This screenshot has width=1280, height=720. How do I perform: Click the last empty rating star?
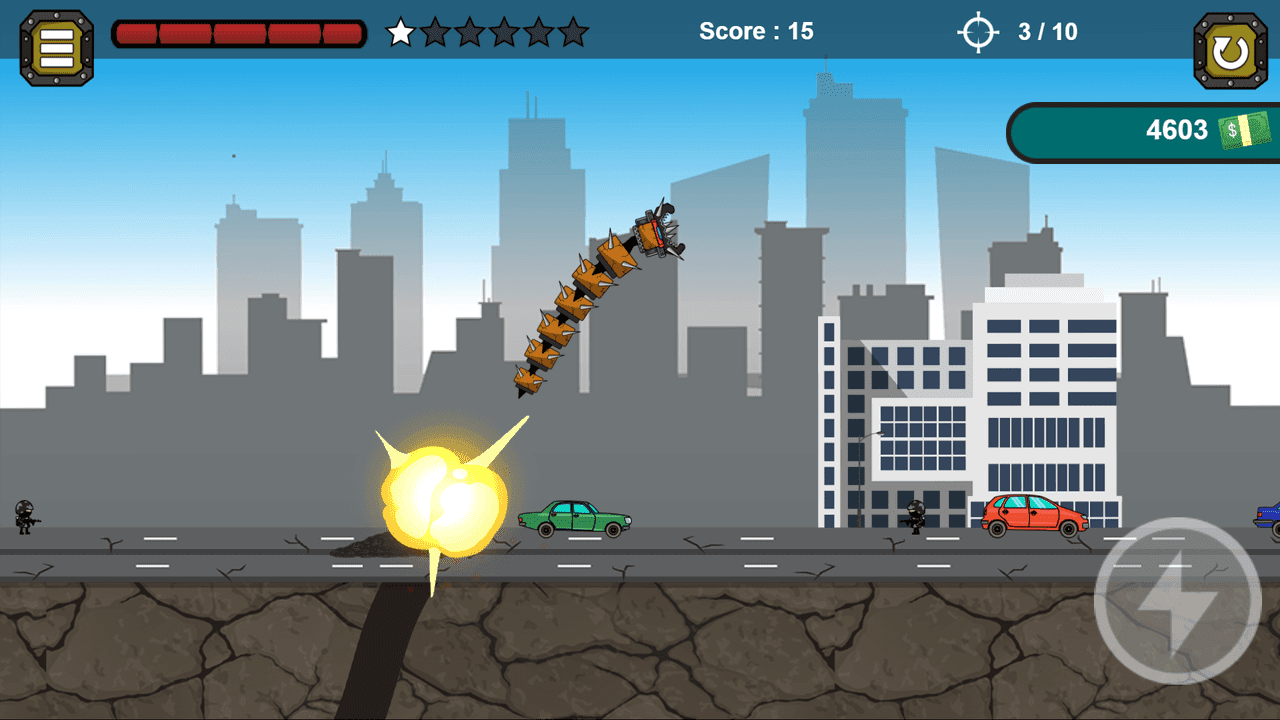[572, 33]
